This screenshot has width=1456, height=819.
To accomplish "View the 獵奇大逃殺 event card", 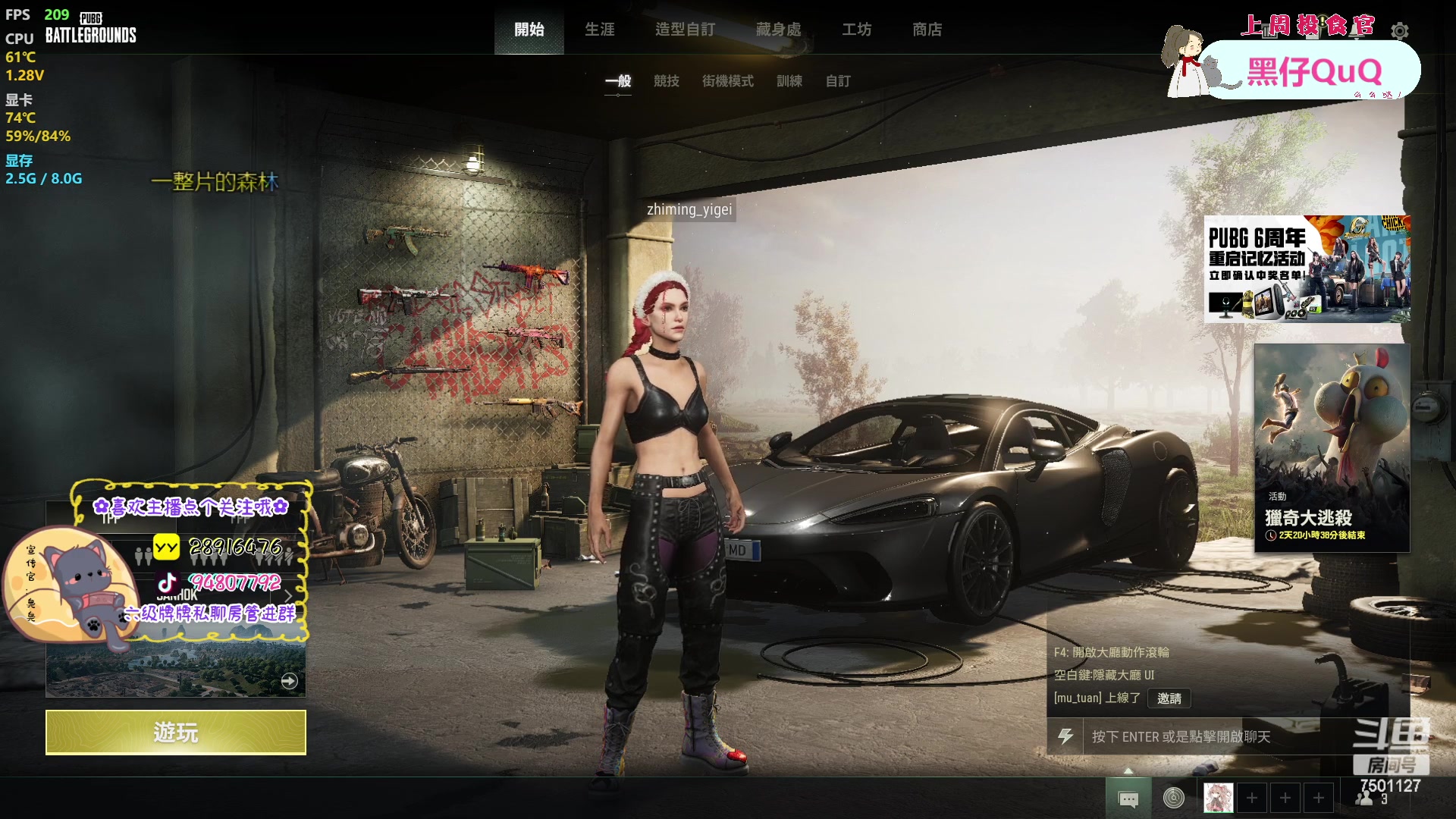I will pos(1332,447).
